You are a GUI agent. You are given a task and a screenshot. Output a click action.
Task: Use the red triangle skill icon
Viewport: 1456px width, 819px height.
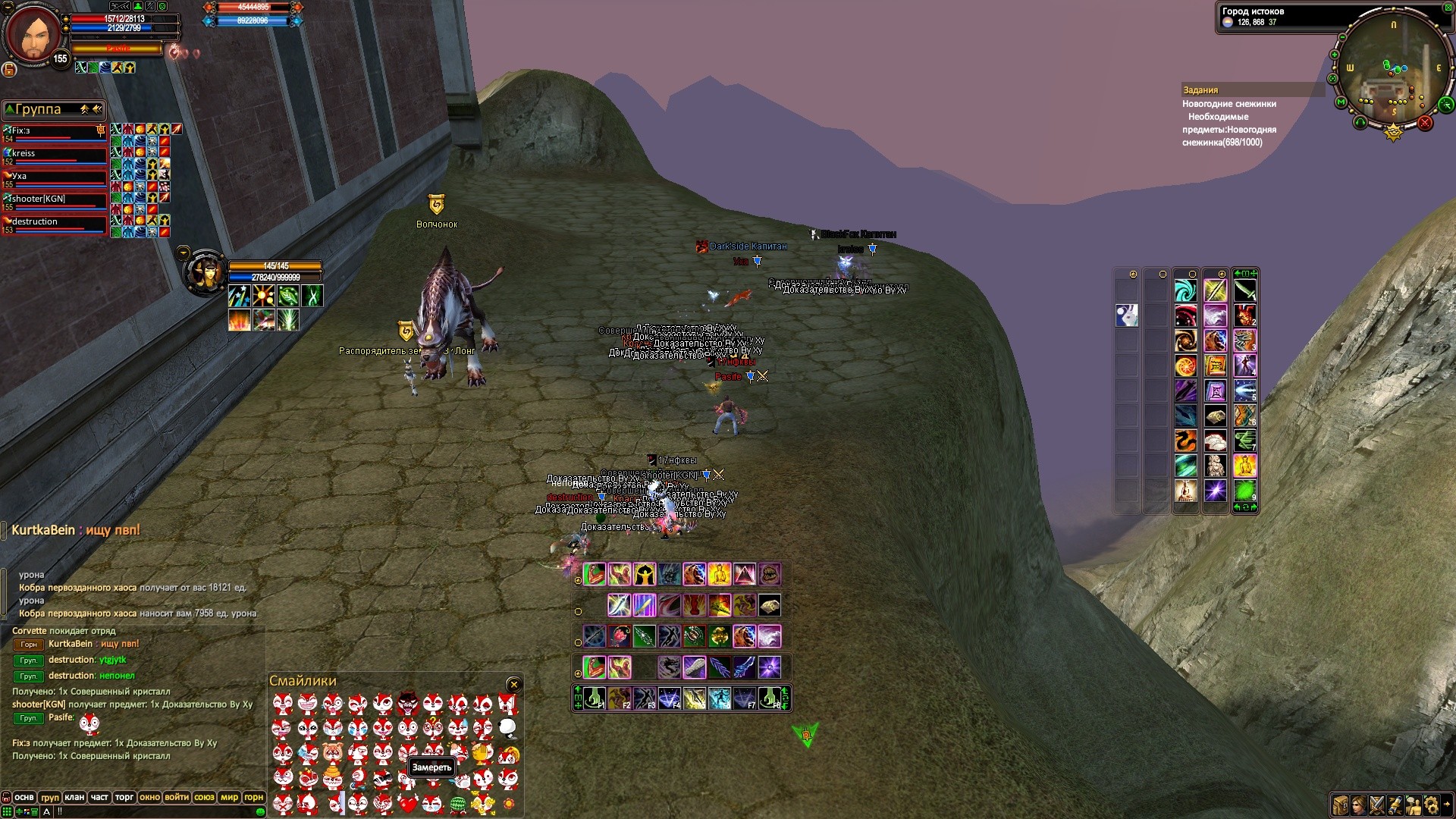[x=744, y=574]
